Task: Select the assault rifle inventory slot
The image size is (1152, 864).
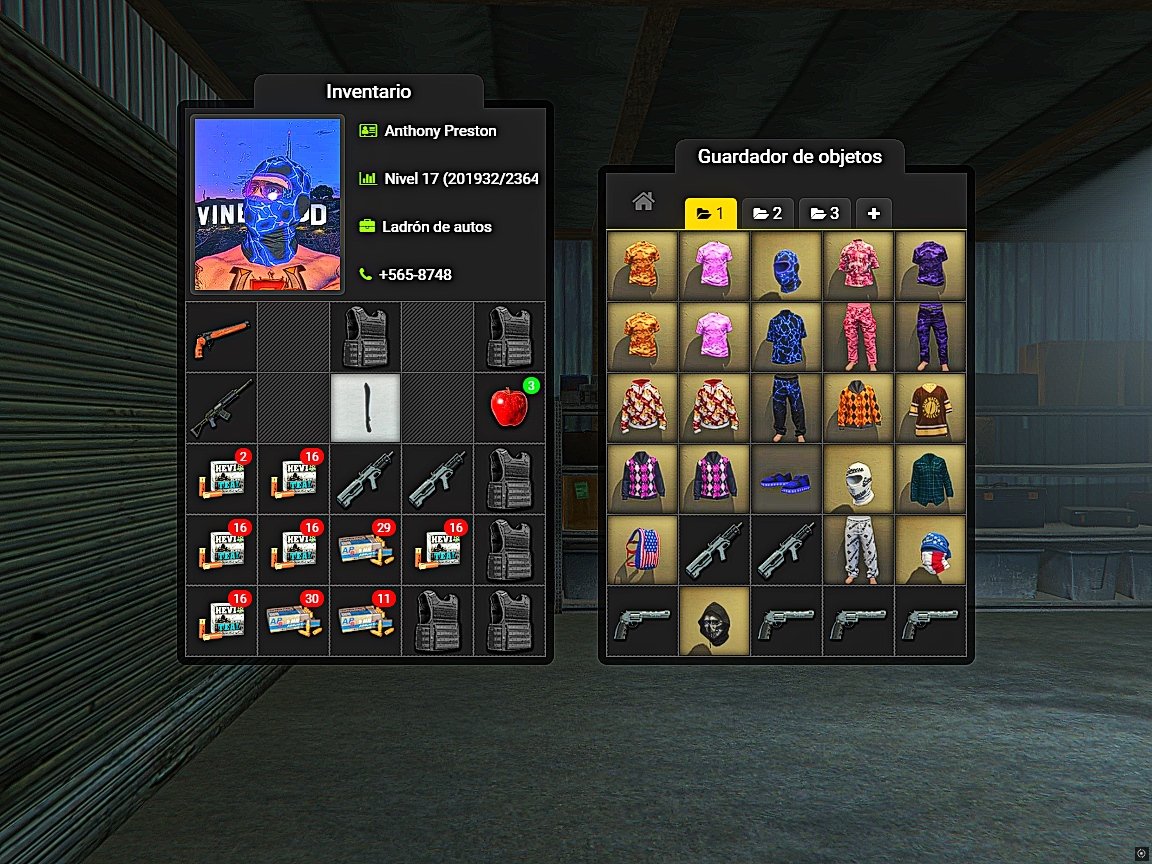Action: tap(222, 408)
